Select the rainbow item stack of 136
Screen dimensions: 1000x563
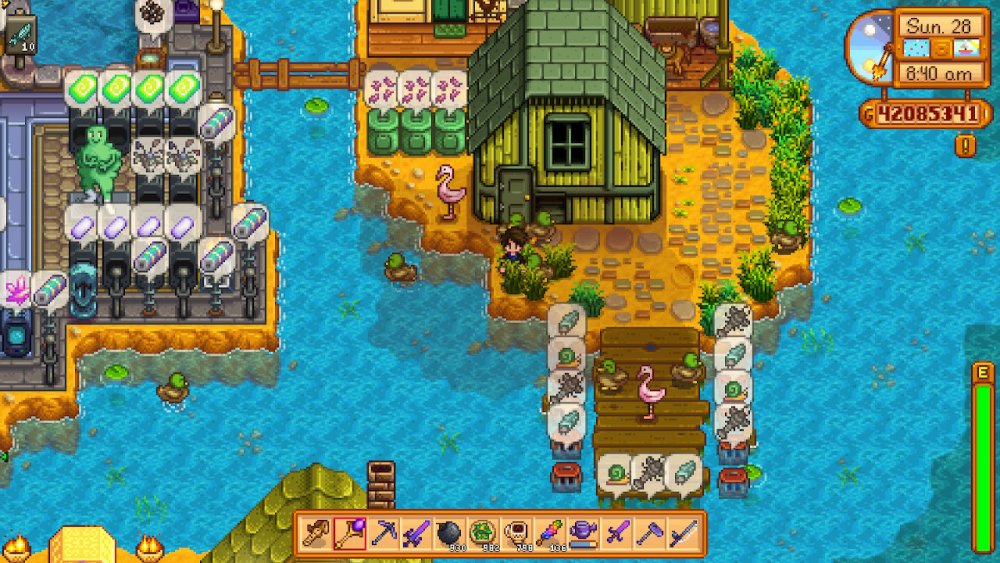coord(549,533)
